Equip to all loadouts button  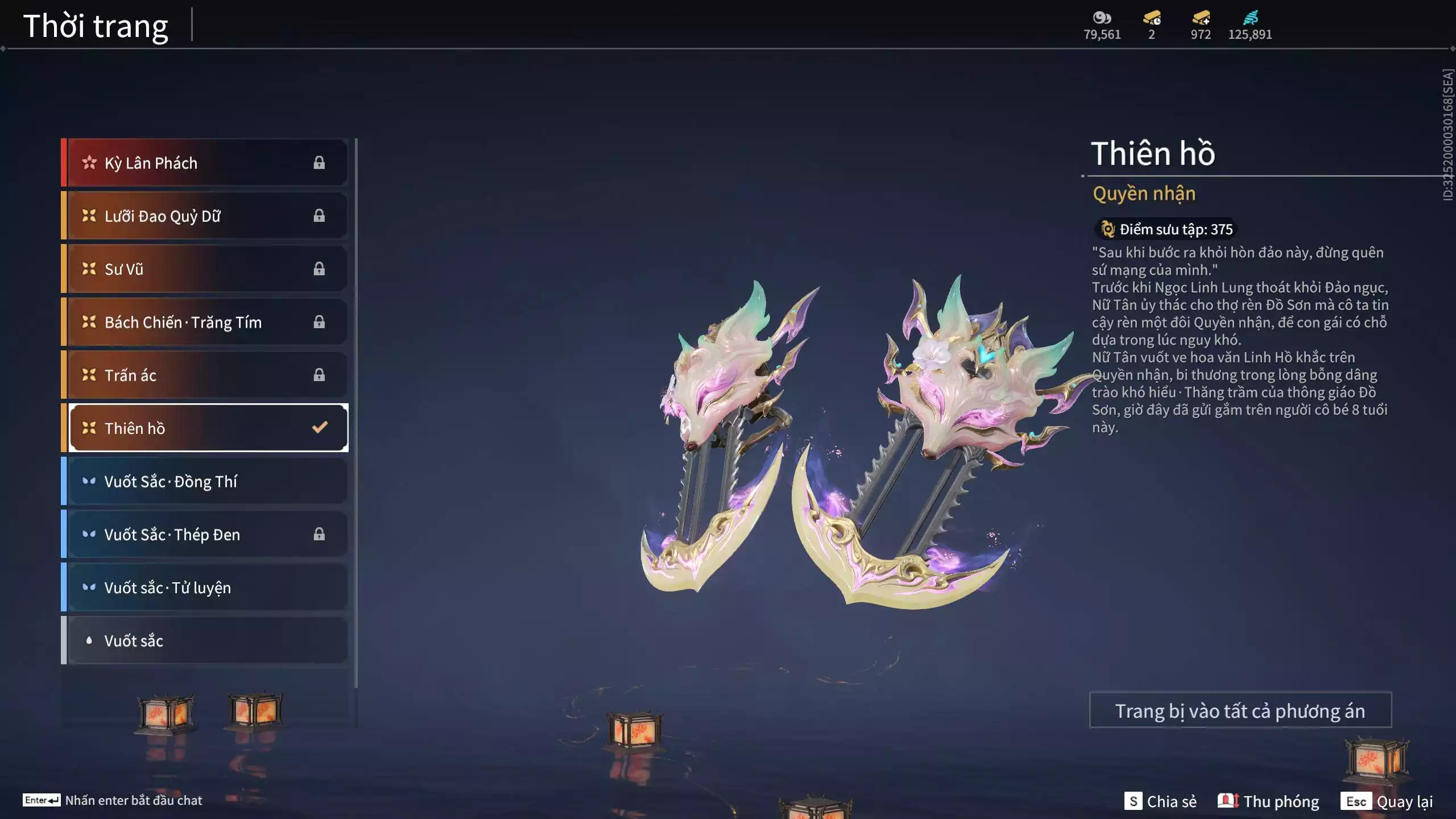(x=1240, y=710)
